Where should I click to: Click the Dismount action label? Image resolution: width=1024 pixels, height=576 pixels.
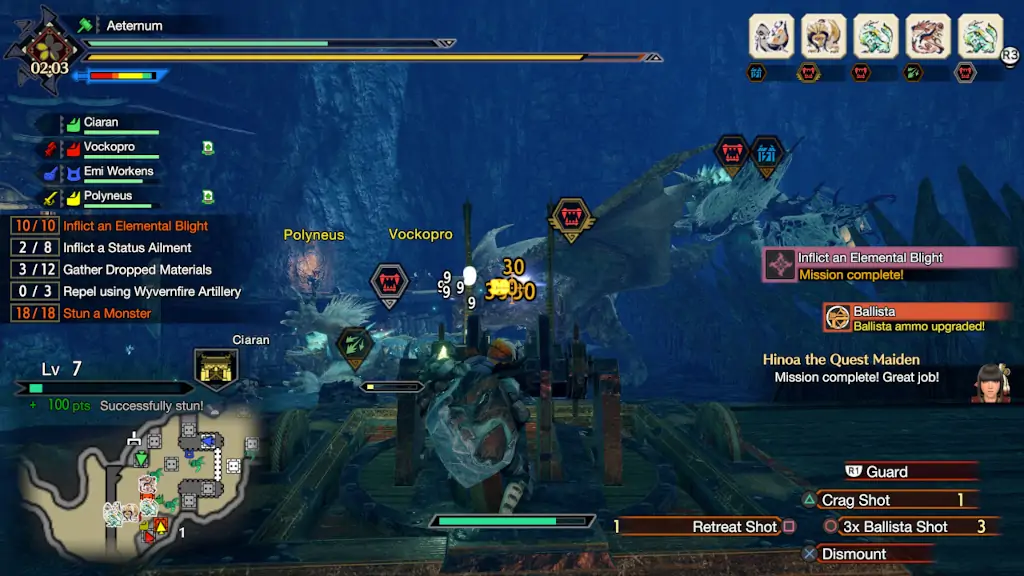[x=854, y=554]
